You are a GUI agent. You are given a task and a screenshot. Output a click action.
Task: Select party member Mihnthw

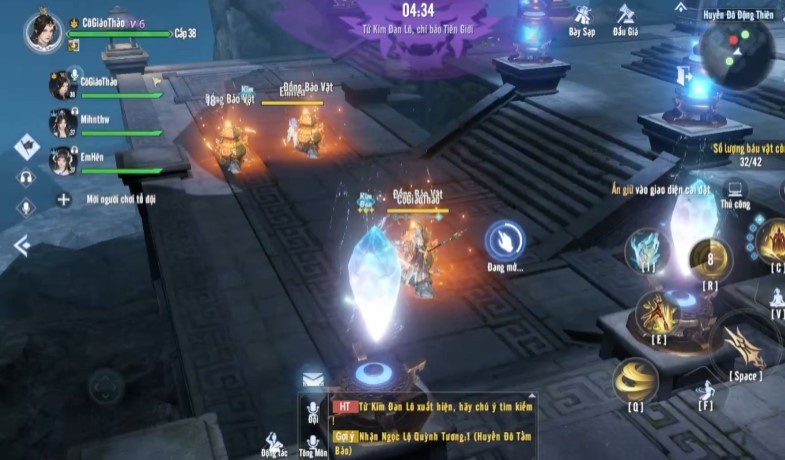click(62, 122)
